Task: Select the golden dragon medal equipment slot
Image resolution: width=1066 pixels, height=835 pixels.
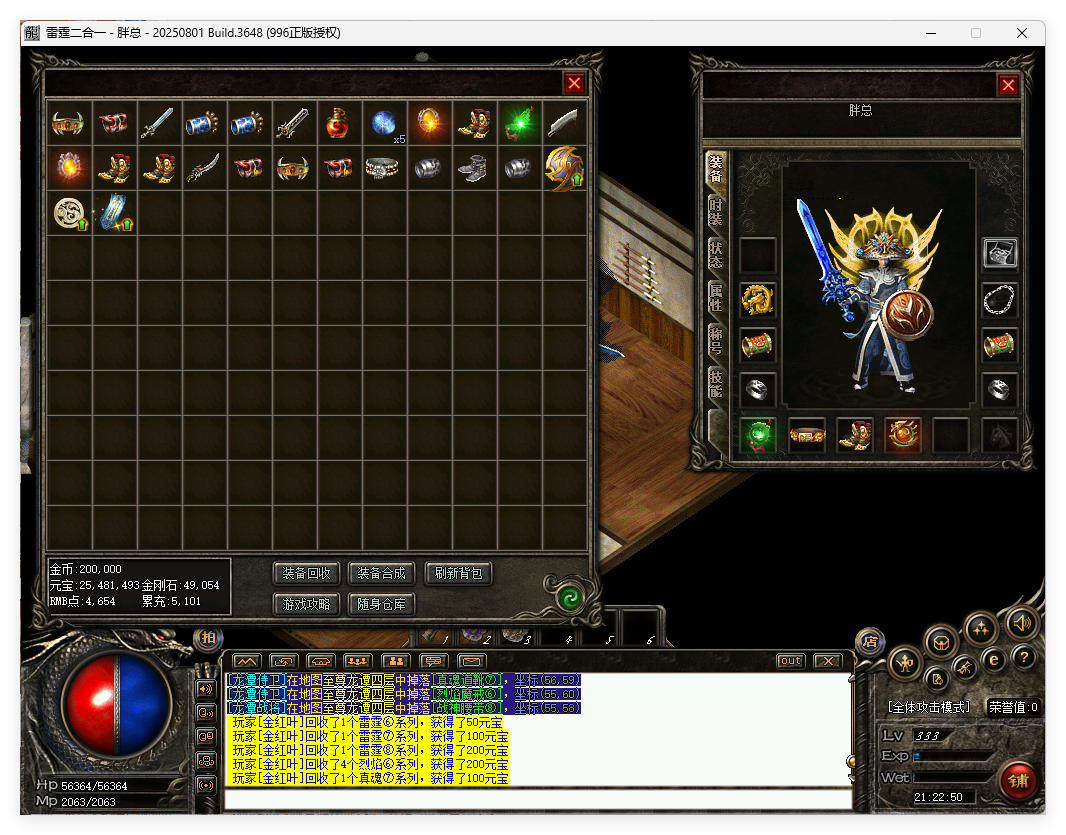Action: click(x=758, y=299)
